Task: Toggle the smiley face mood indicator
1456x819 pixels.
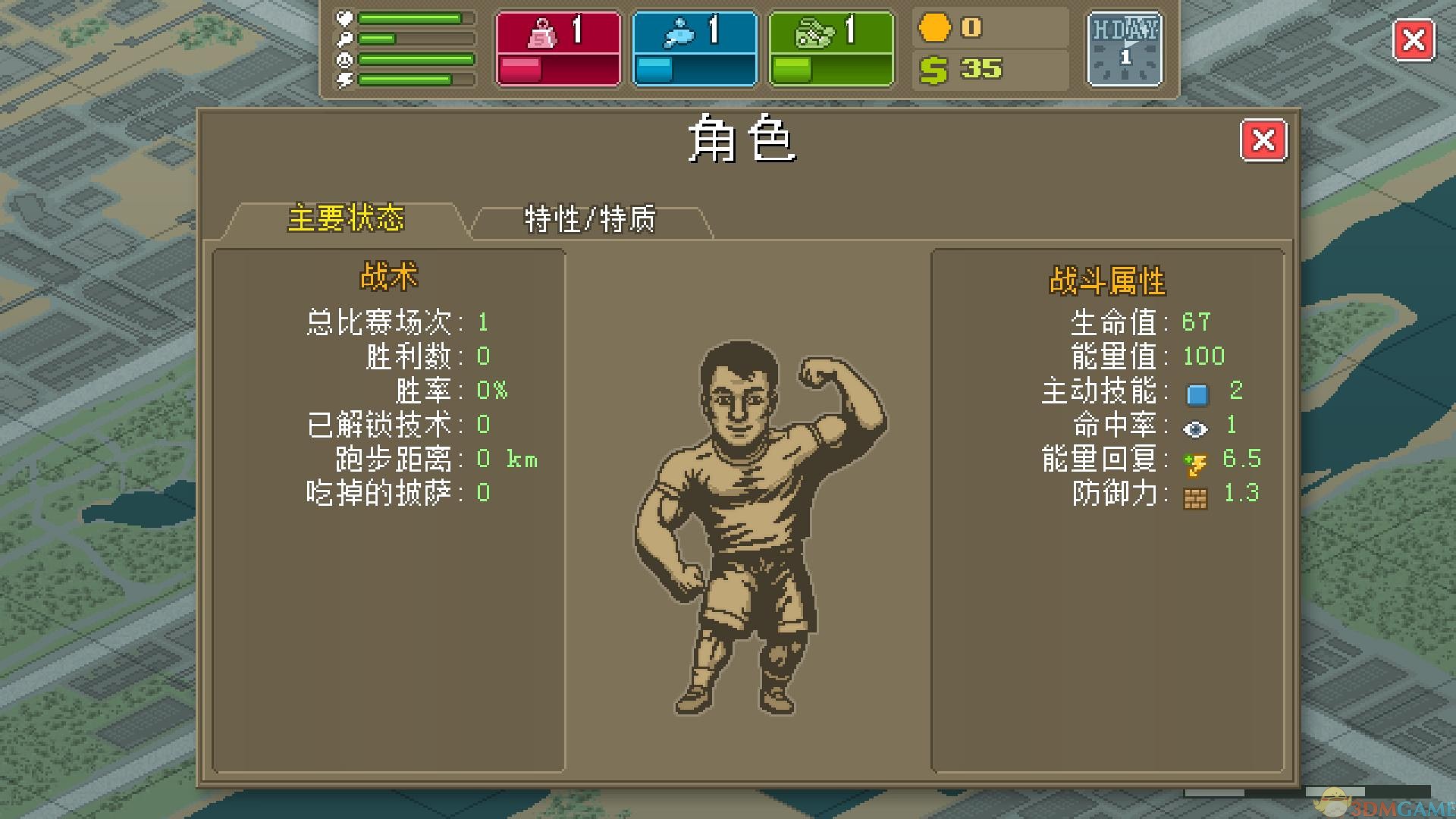Action: [x=345, y=60]
